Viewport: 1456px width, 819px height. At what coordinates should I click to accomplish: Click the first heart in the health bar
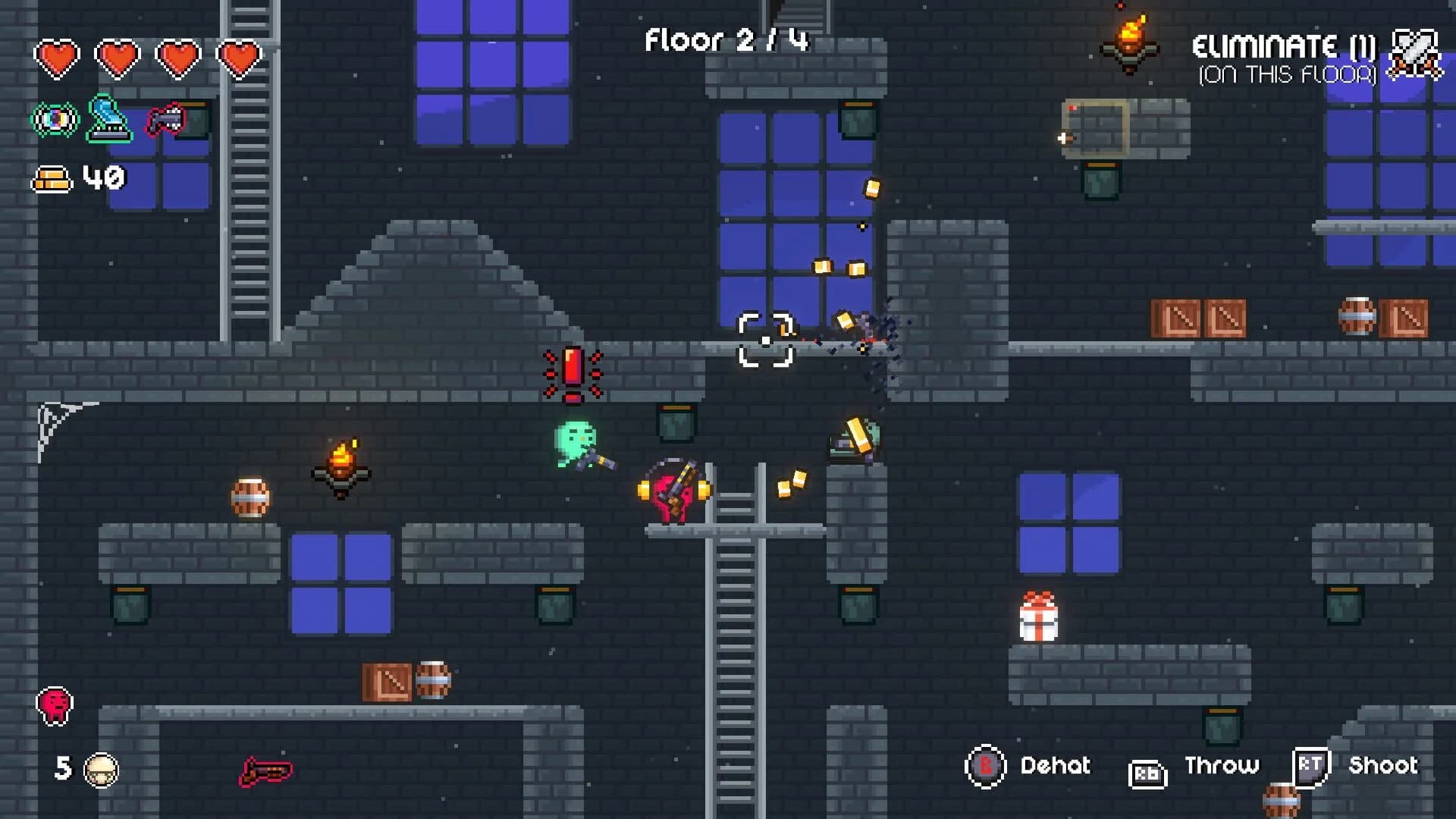click(57, 55)
